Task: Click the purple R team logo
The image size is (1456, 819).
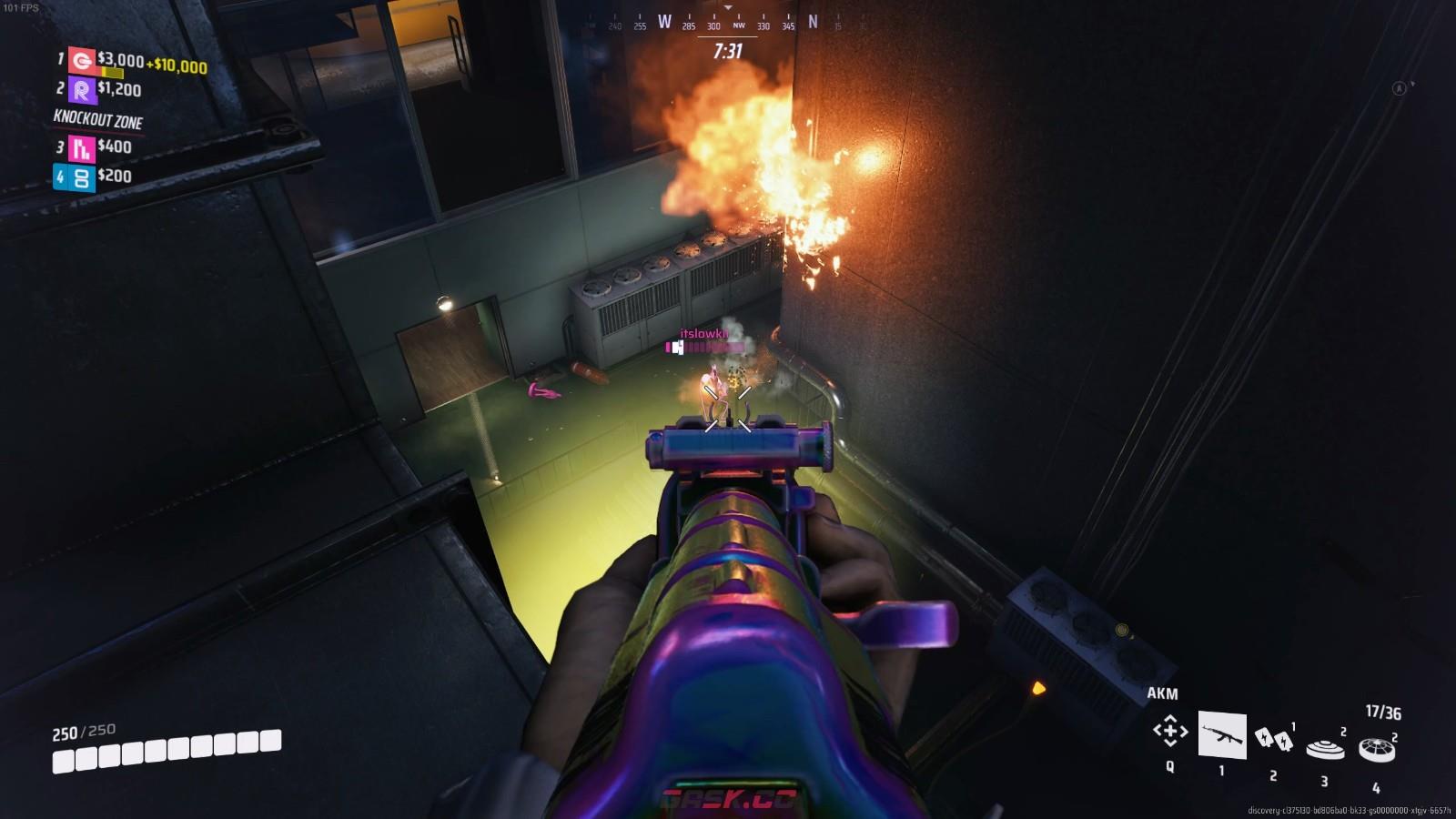Action: pyautogui.click(x=82, y=90)
